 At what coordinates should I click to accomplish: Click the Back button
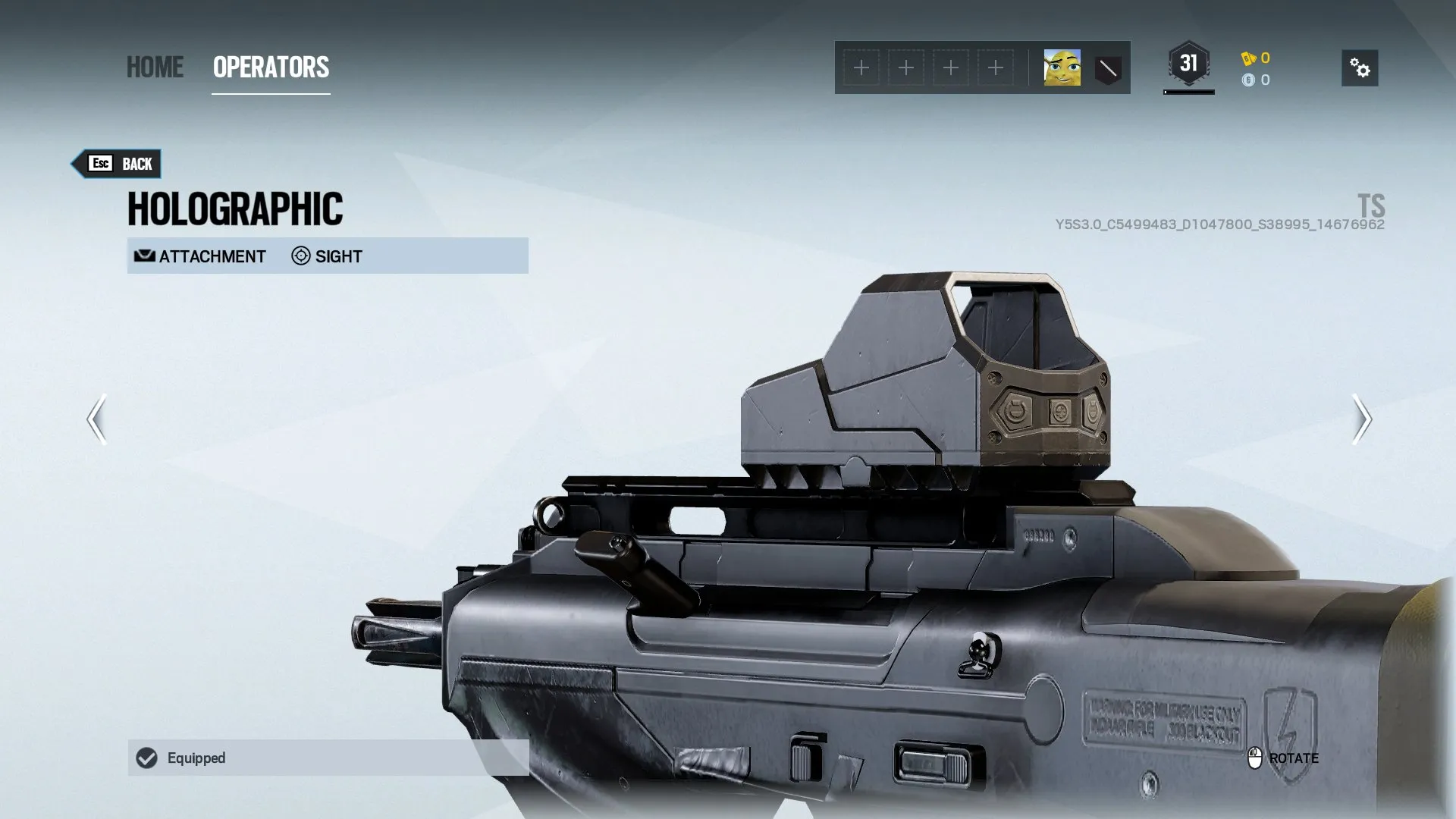118,164
